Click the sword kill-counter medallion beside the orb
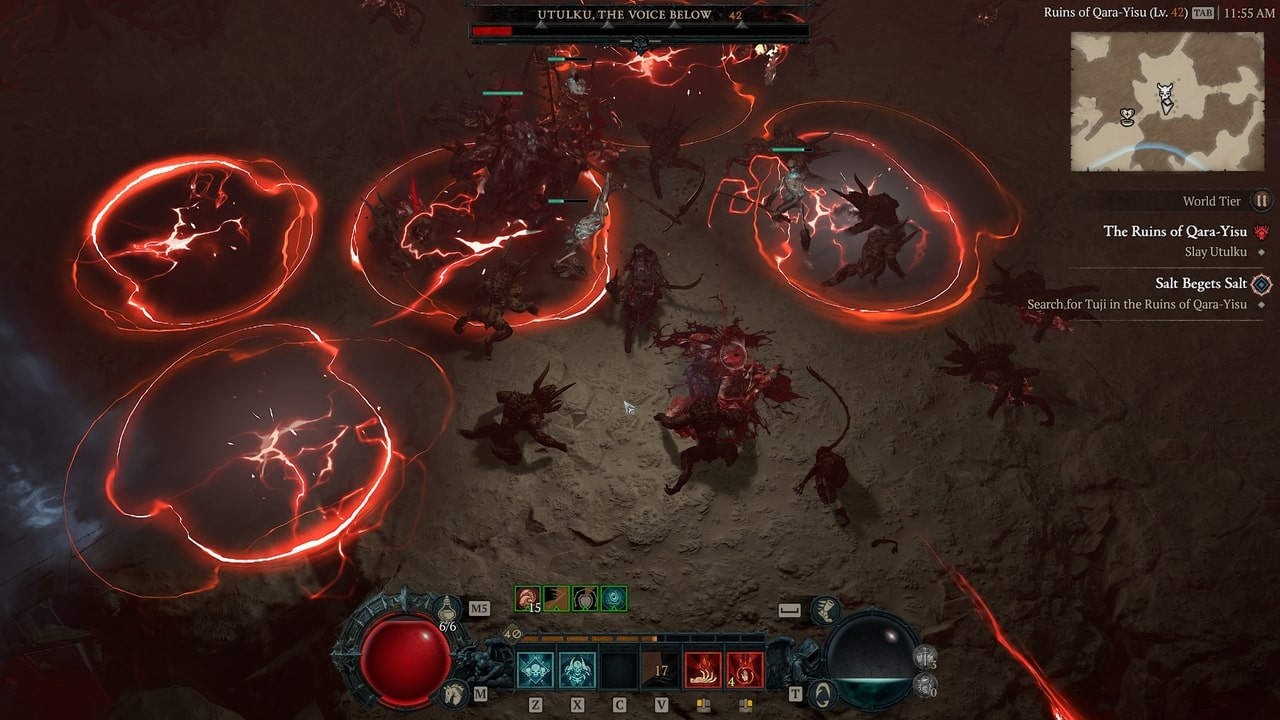Viewport: 1280px width, 720px height. [925, 657]
